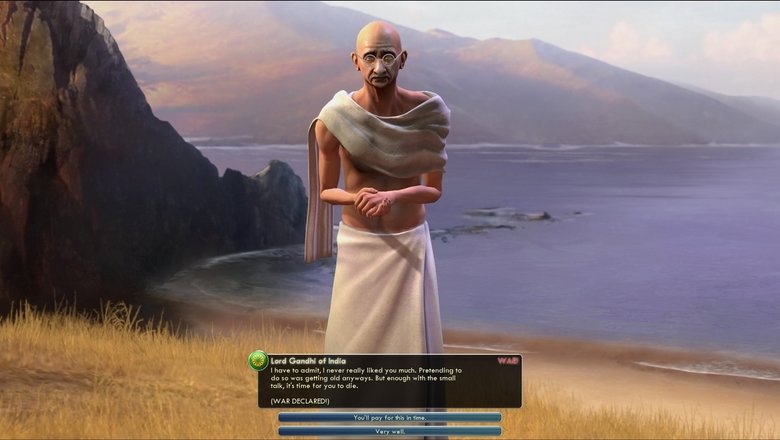Image resolution: width=780 pixels, height=440 pixels.
Task: Choose the "You'll pay for this in time." reply
Action: tap(389, 417)
